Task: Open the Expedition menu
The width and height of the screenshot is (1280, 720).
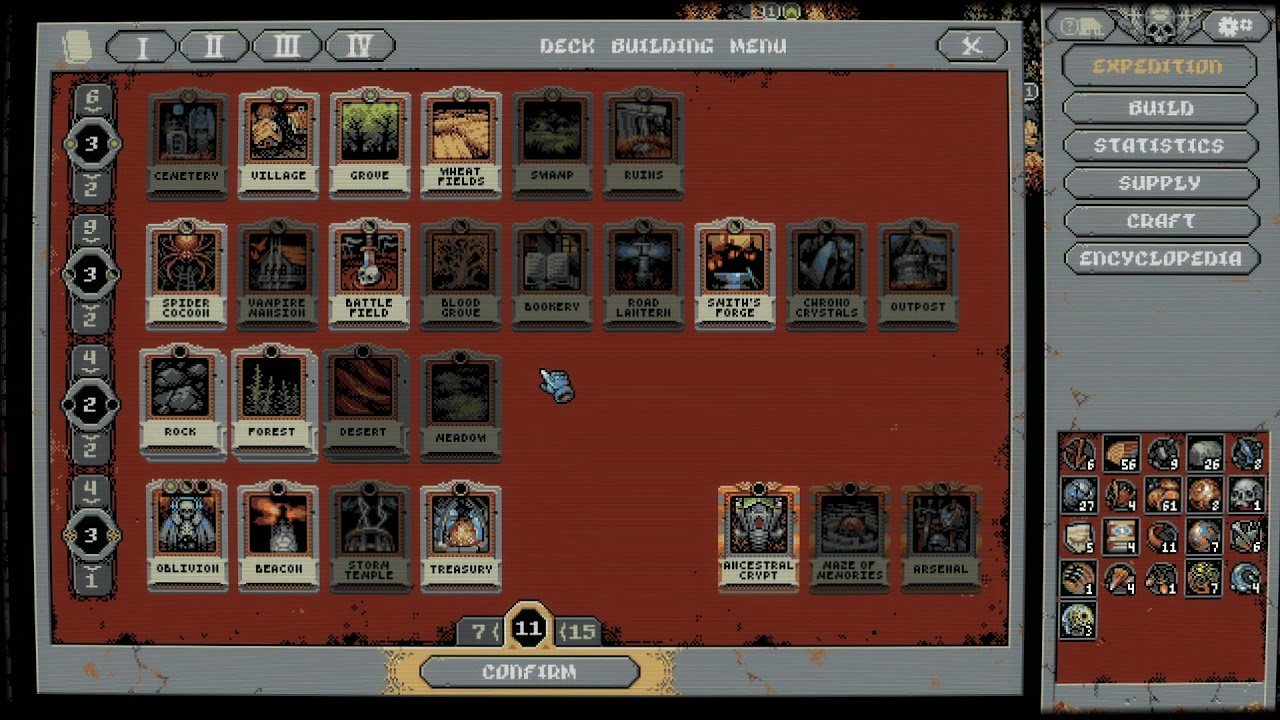Action: click(x=1158, y=67)
